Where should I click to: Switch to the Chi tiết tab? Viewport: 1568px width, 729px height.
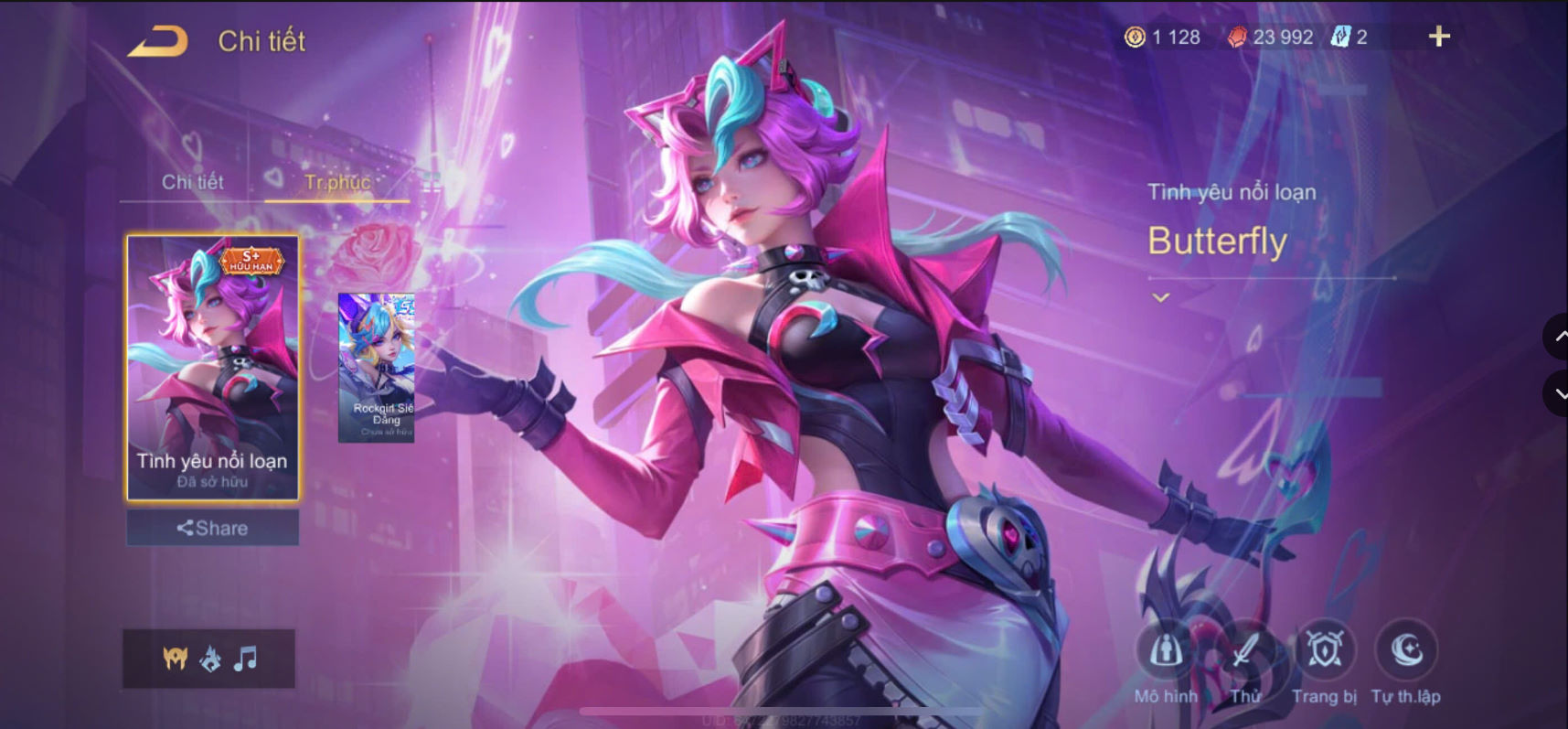click(193, 181)
